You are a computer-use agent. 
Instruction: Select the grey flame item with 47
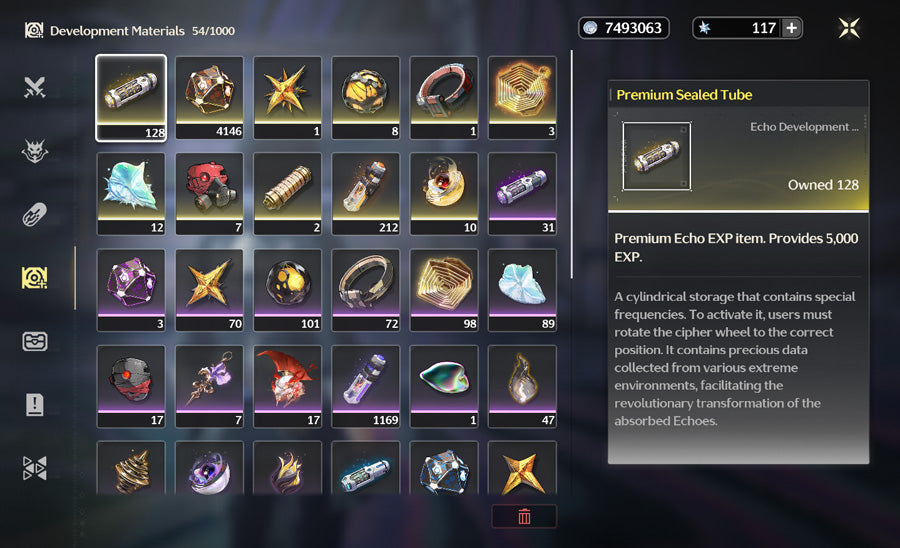click(522, 386)
